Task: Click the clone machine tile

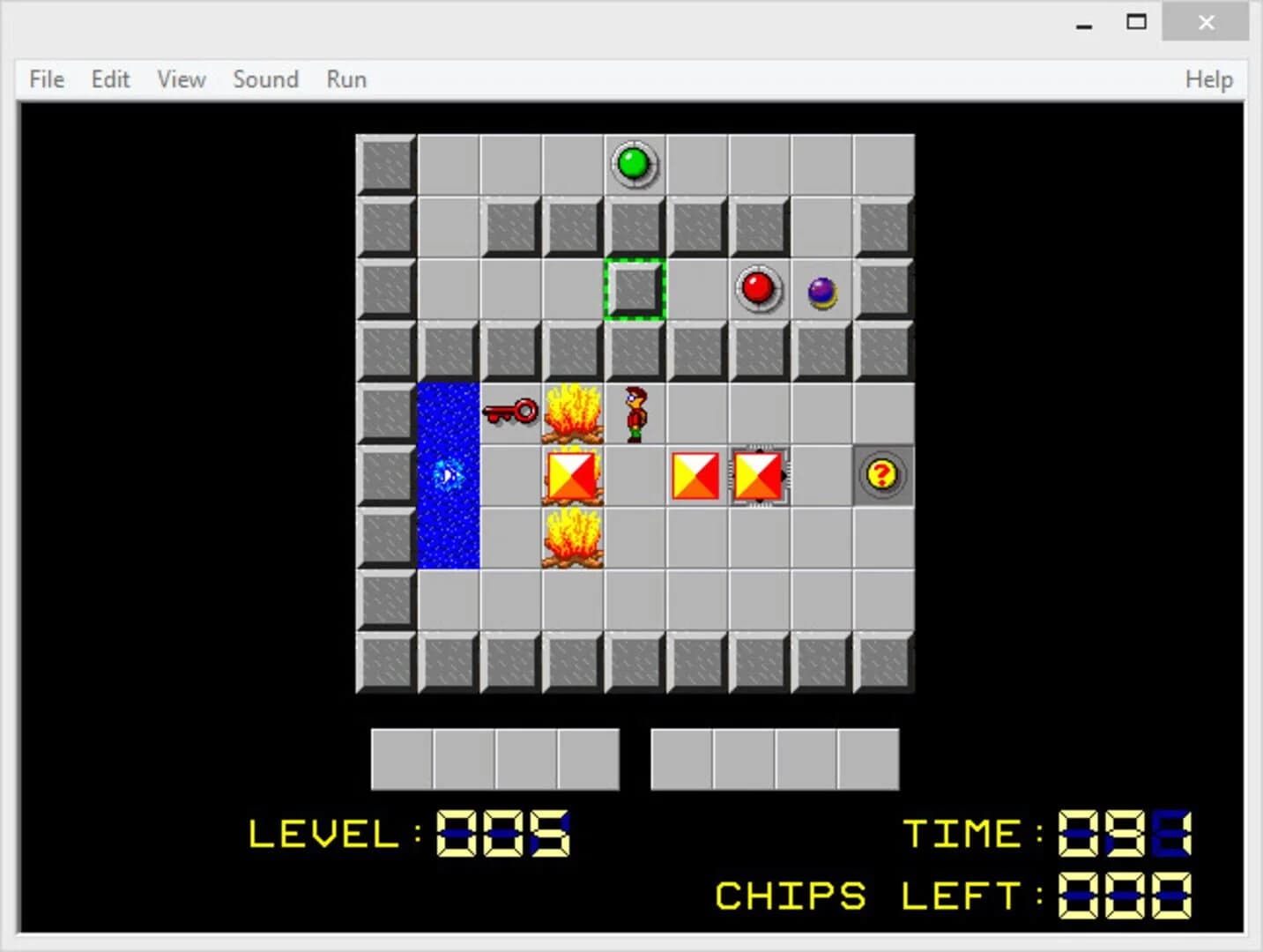Action: [x=760, y=475]
